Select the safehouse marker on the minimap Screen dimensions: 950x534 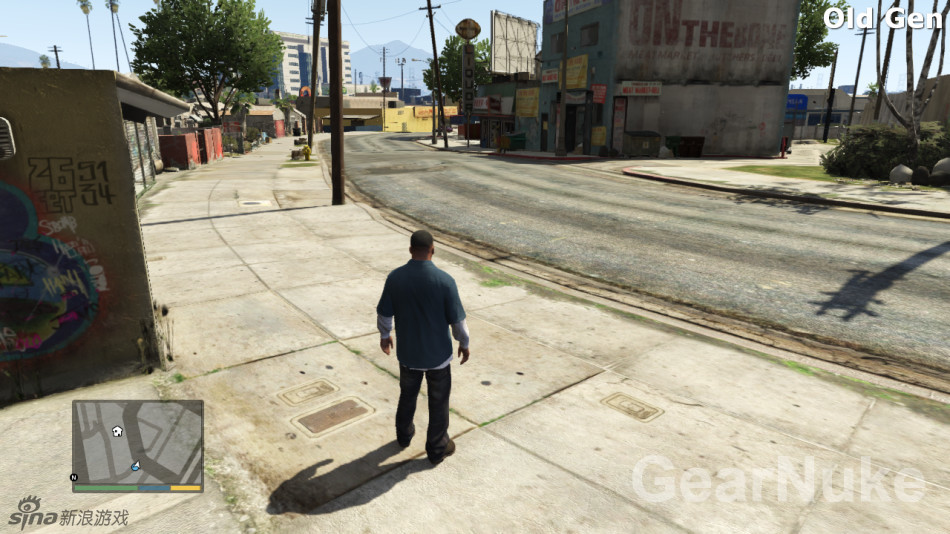117,431
